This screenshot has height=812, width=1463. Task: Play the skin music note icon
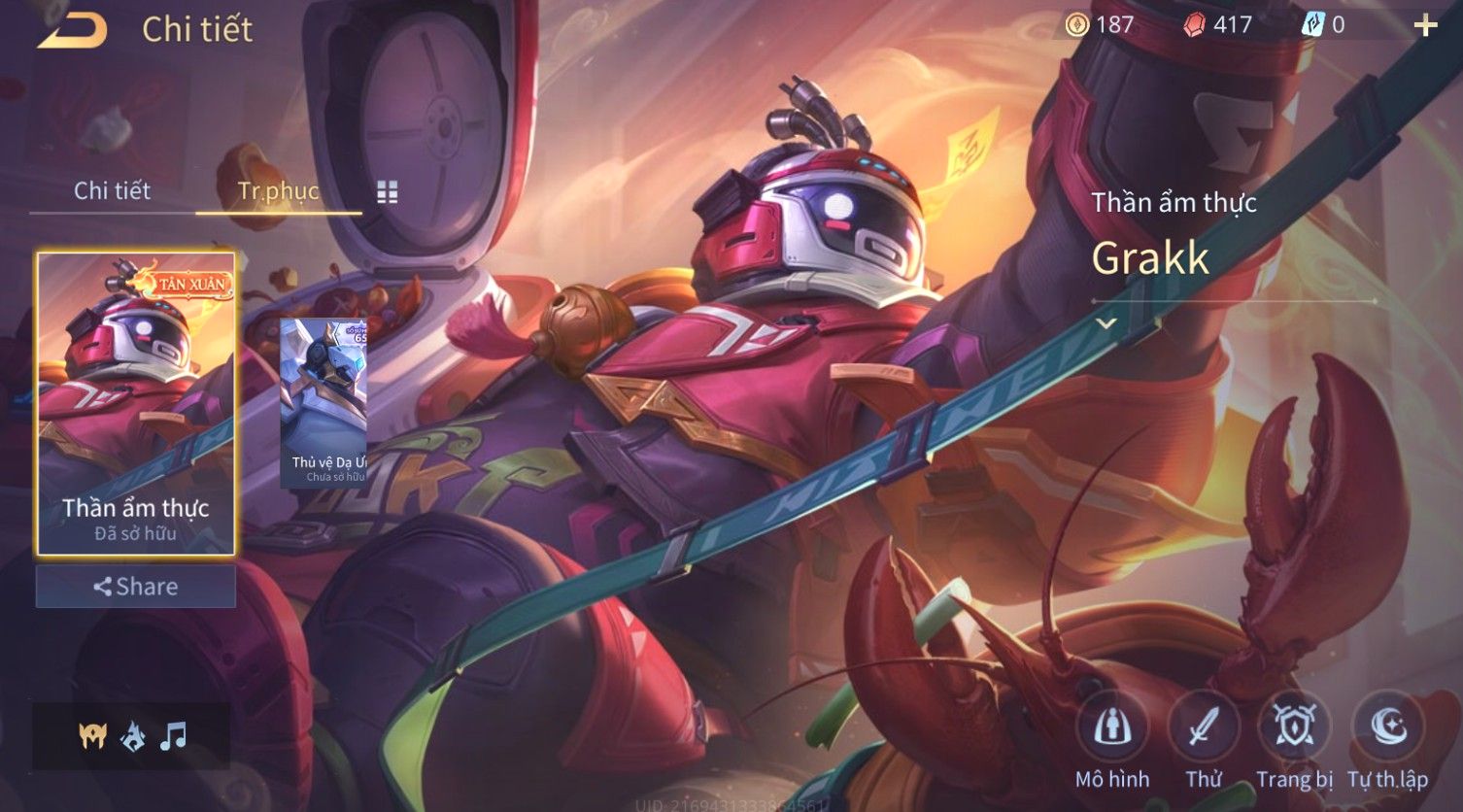pos(173,736)
